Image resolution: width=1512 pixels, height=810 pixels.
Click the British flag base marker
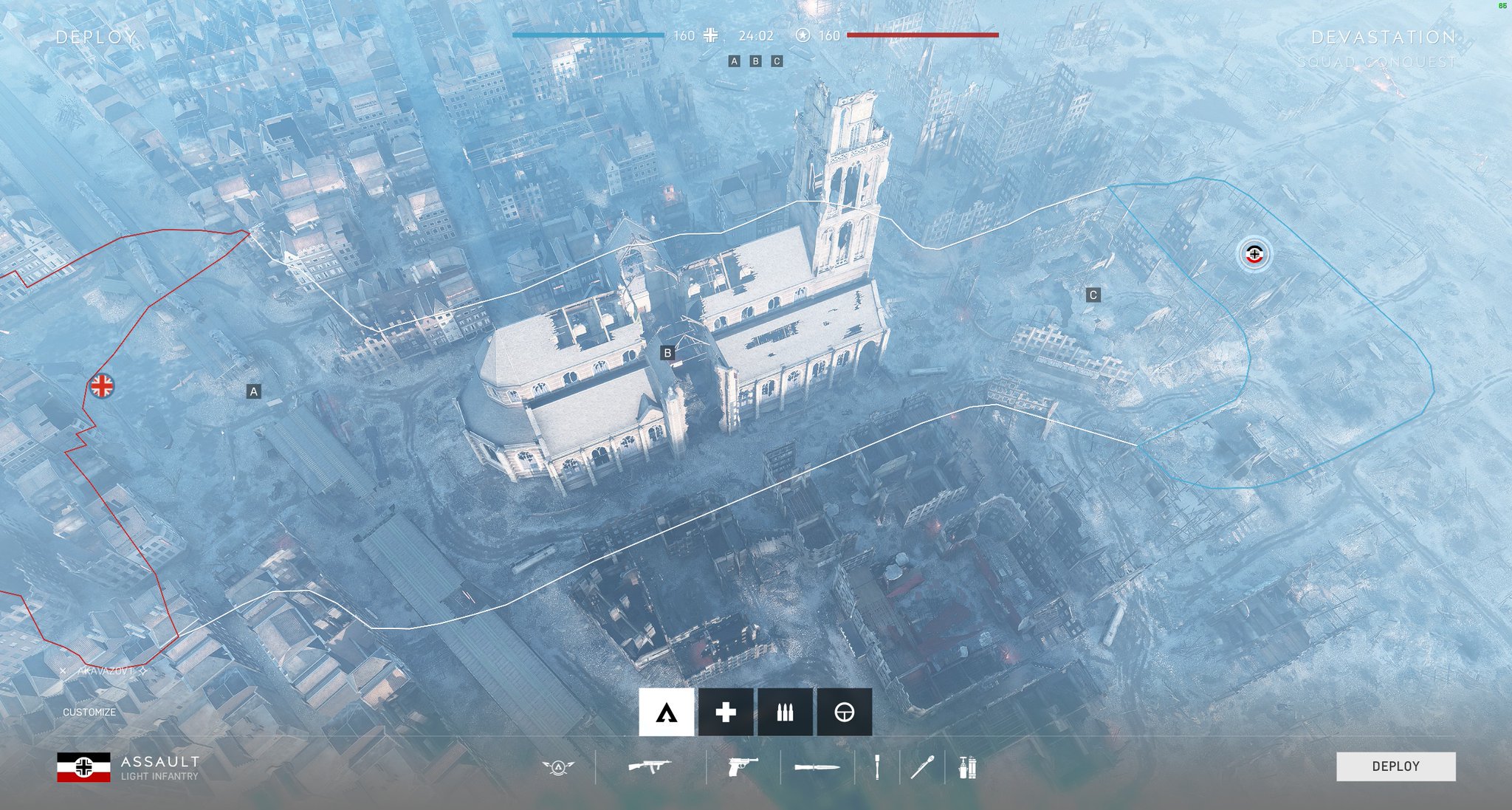102,385
